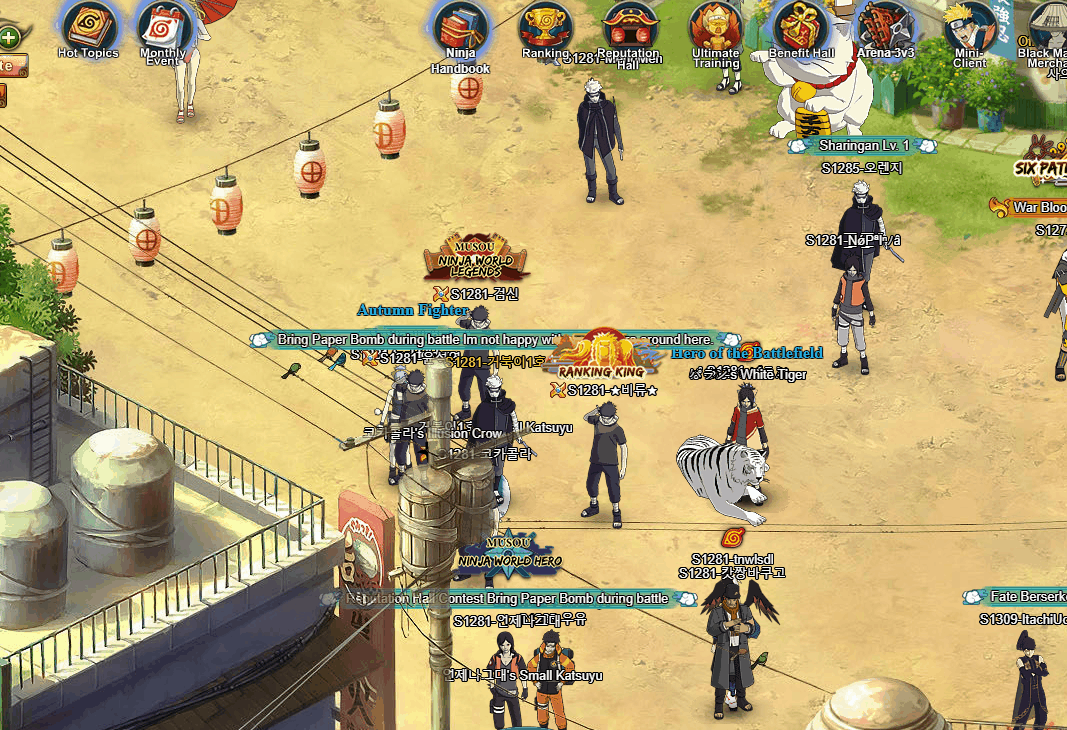Viewport: 1067px width, 730px height.
Task: Click the green plus button
Action: tap(9, 38)
